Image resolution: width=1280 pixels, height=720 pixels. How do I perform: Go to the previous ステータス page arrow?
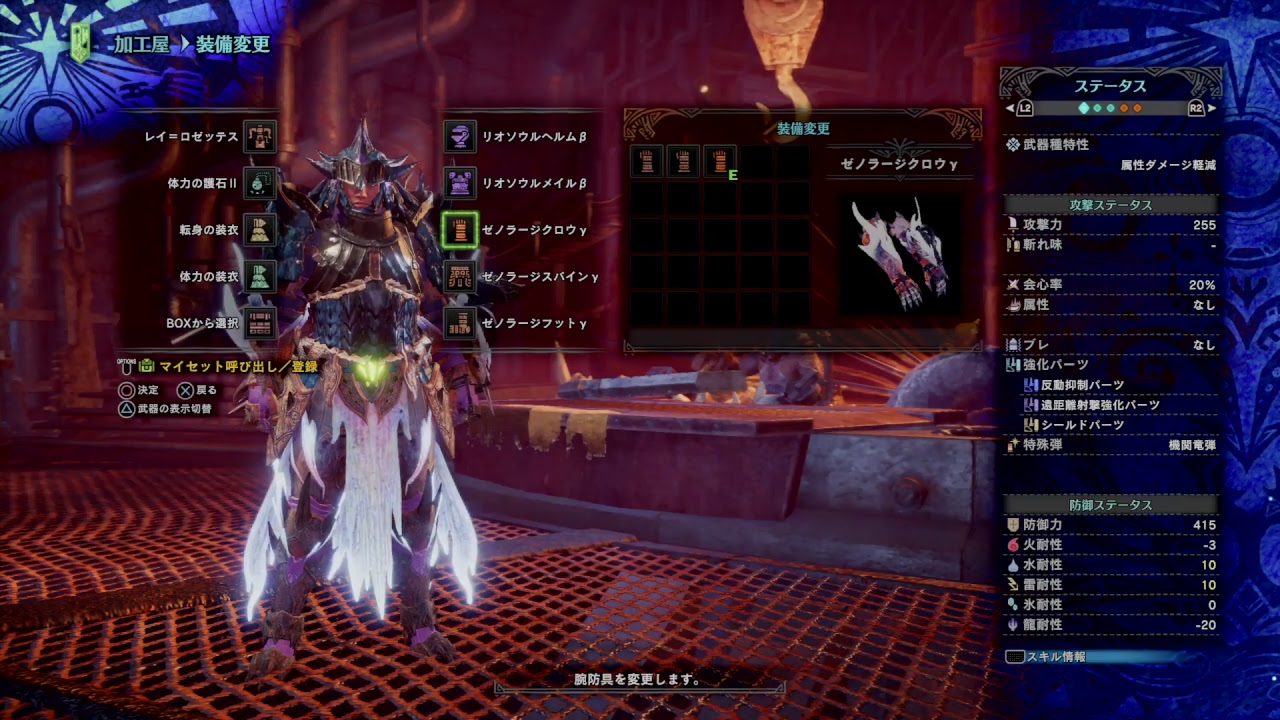(x=1010, y=108)
